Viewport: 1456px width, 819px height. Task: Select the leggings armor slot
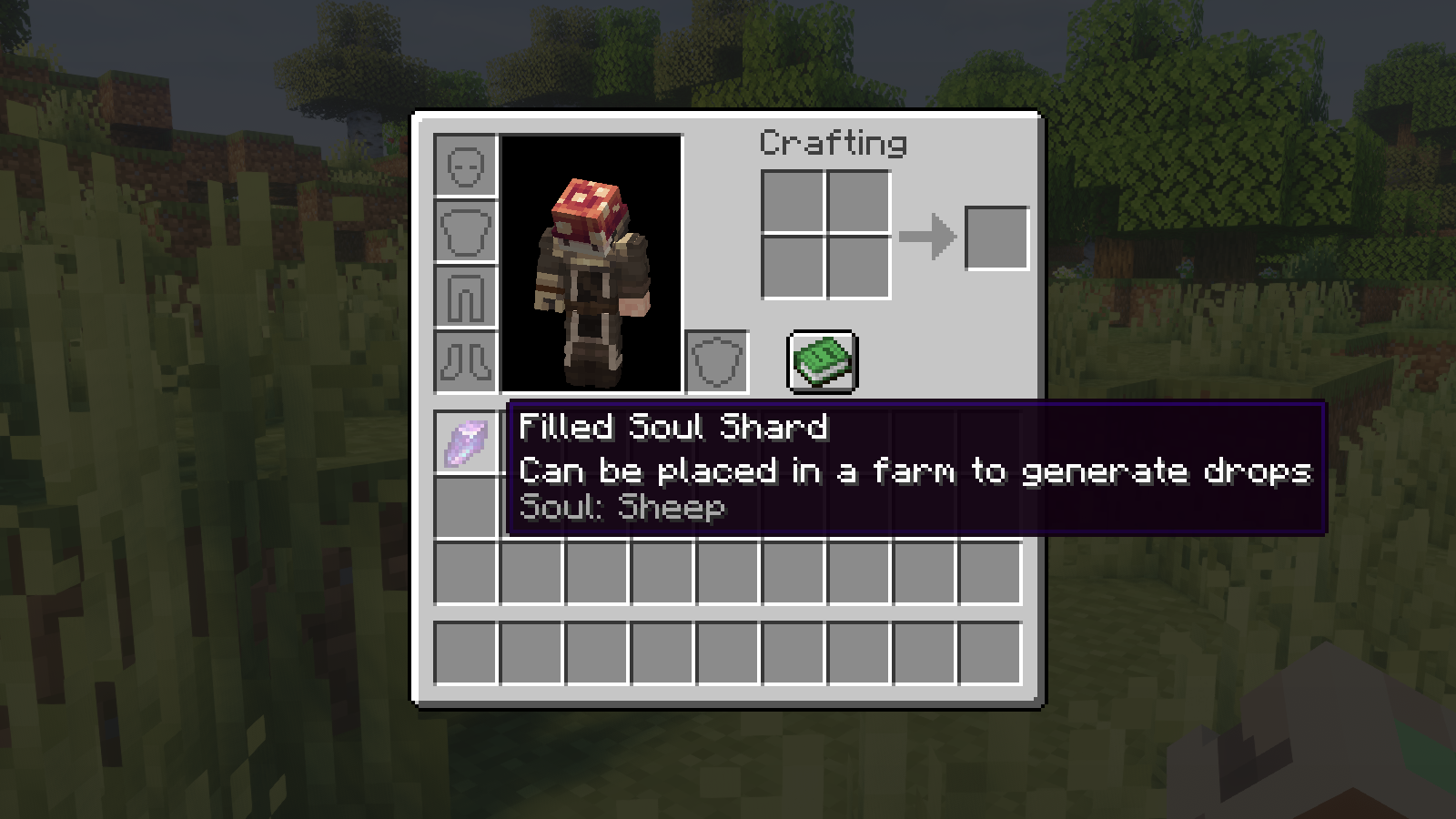pyautogui.click(x=466, y=297)
